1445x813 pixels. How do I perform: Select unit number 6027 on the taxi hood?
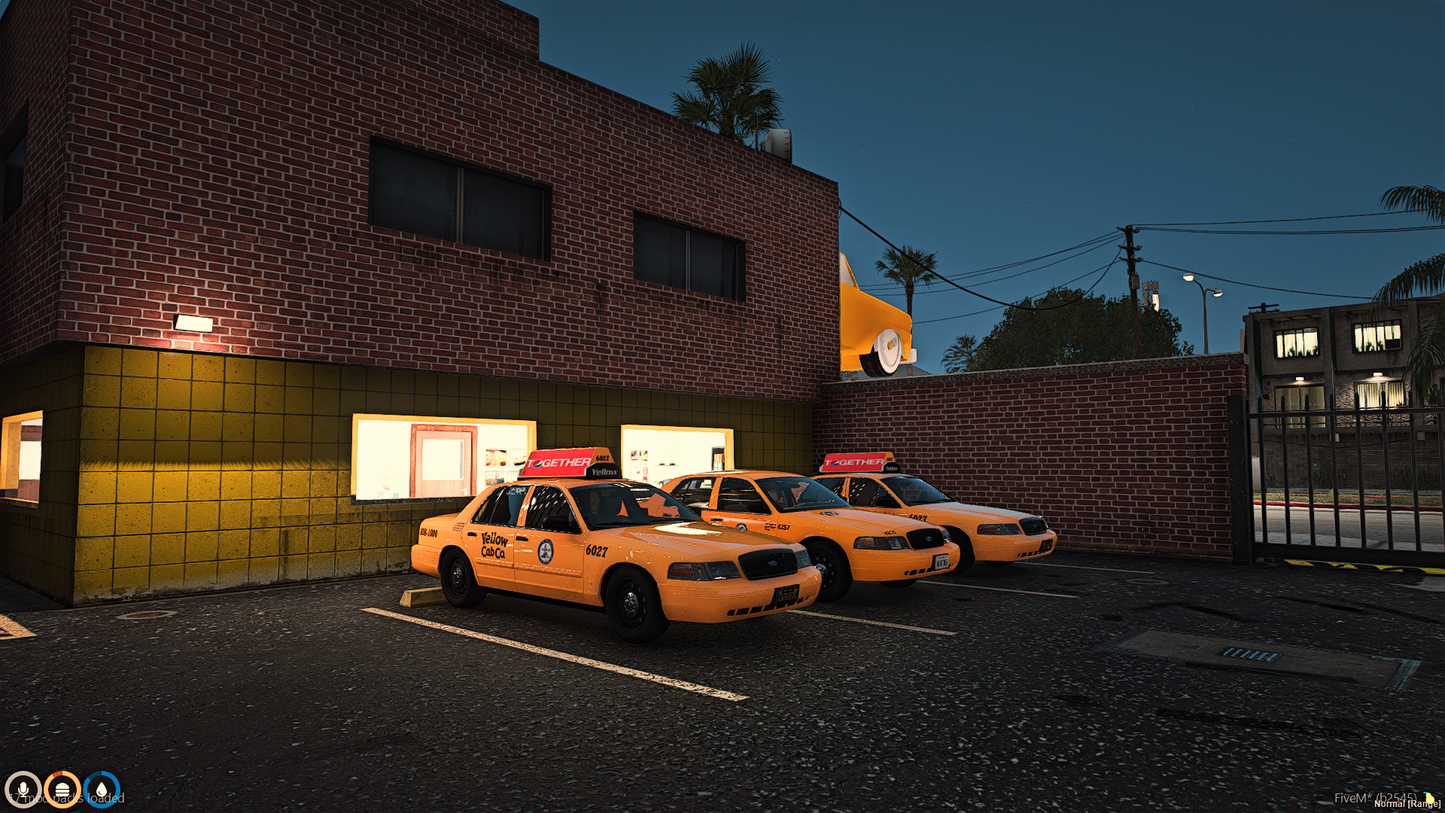[x=596, y=550]
